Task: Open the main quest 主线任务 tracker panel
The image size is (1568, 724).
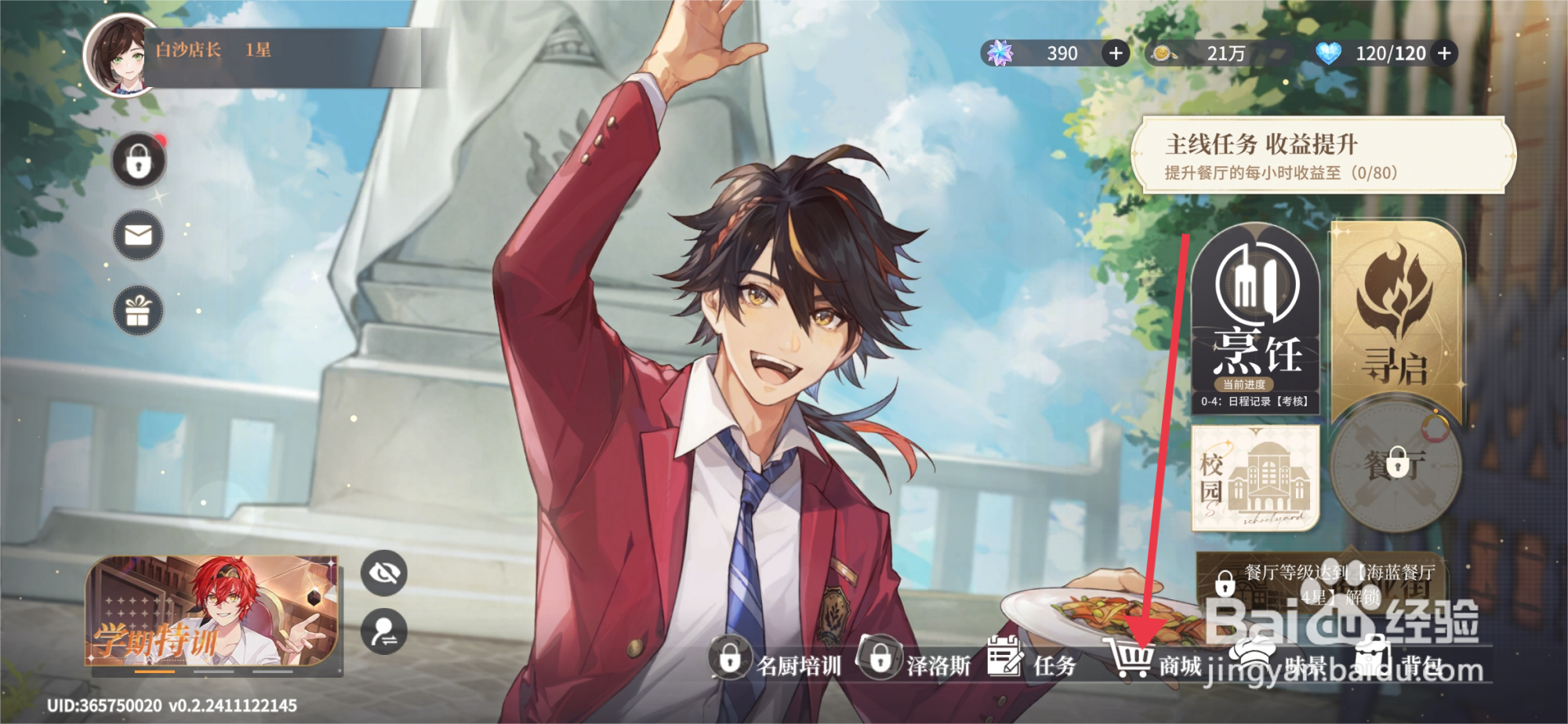Action: click(x=1323, y=156)
